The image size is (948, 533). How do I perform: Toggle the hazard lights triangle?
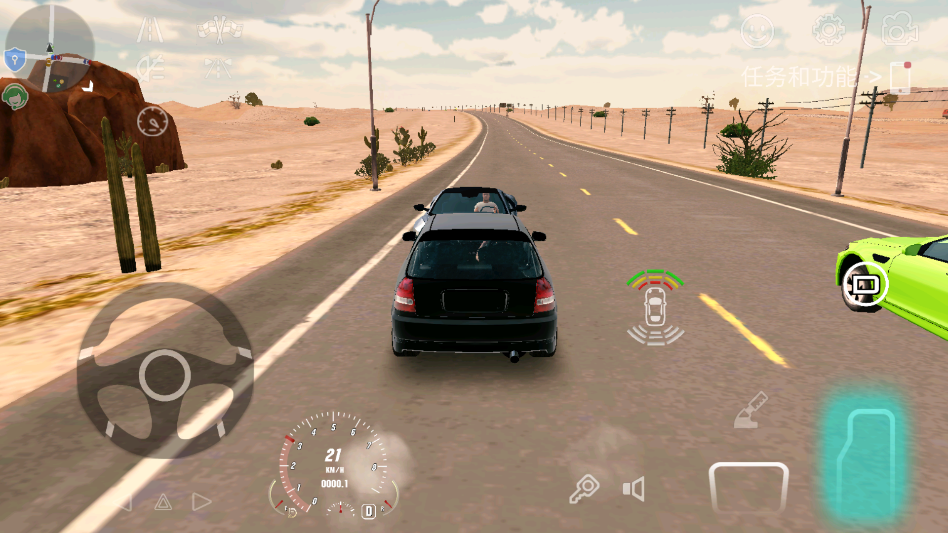163,502
